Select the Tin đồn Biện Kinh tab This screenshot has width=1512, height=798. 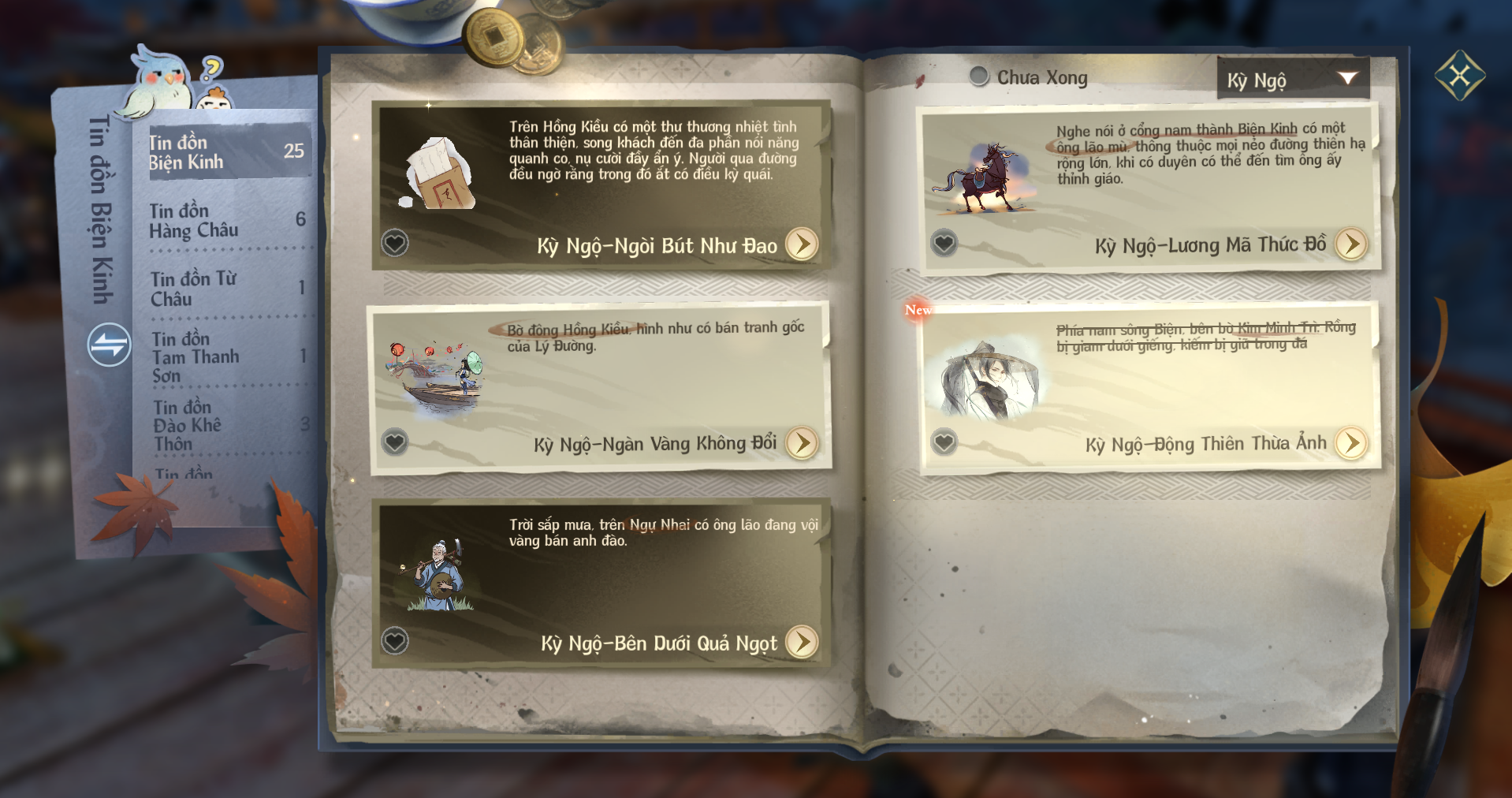point(229,151)
